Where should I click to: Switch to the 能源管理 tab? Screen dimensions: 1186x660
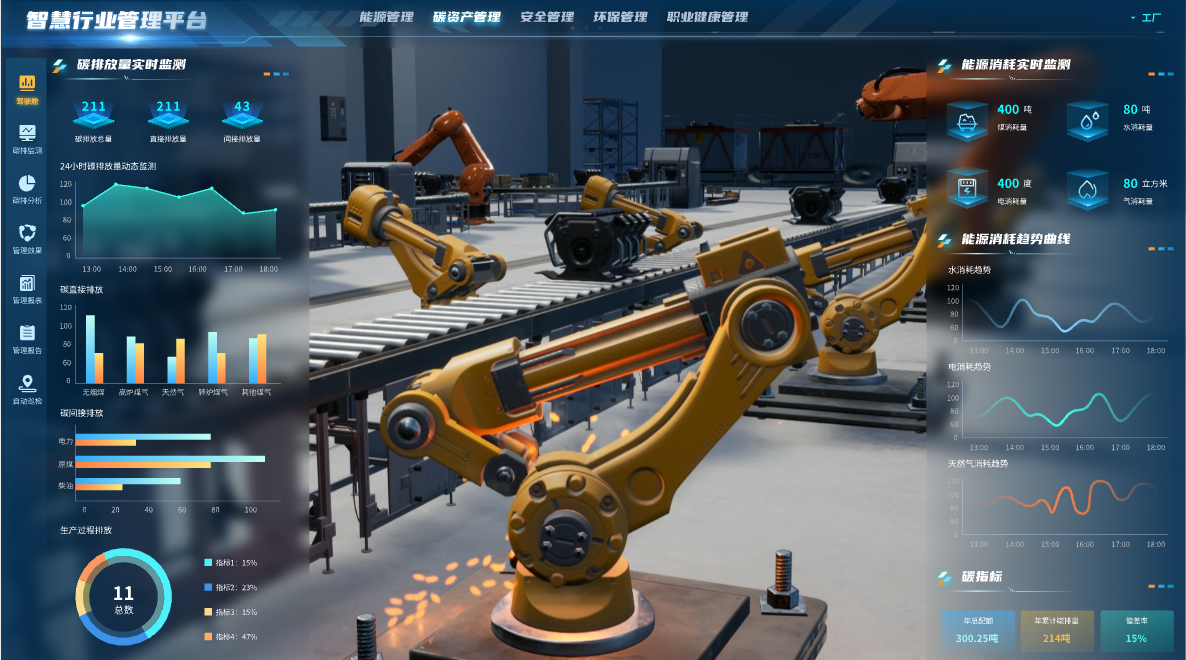pos(386,17)
